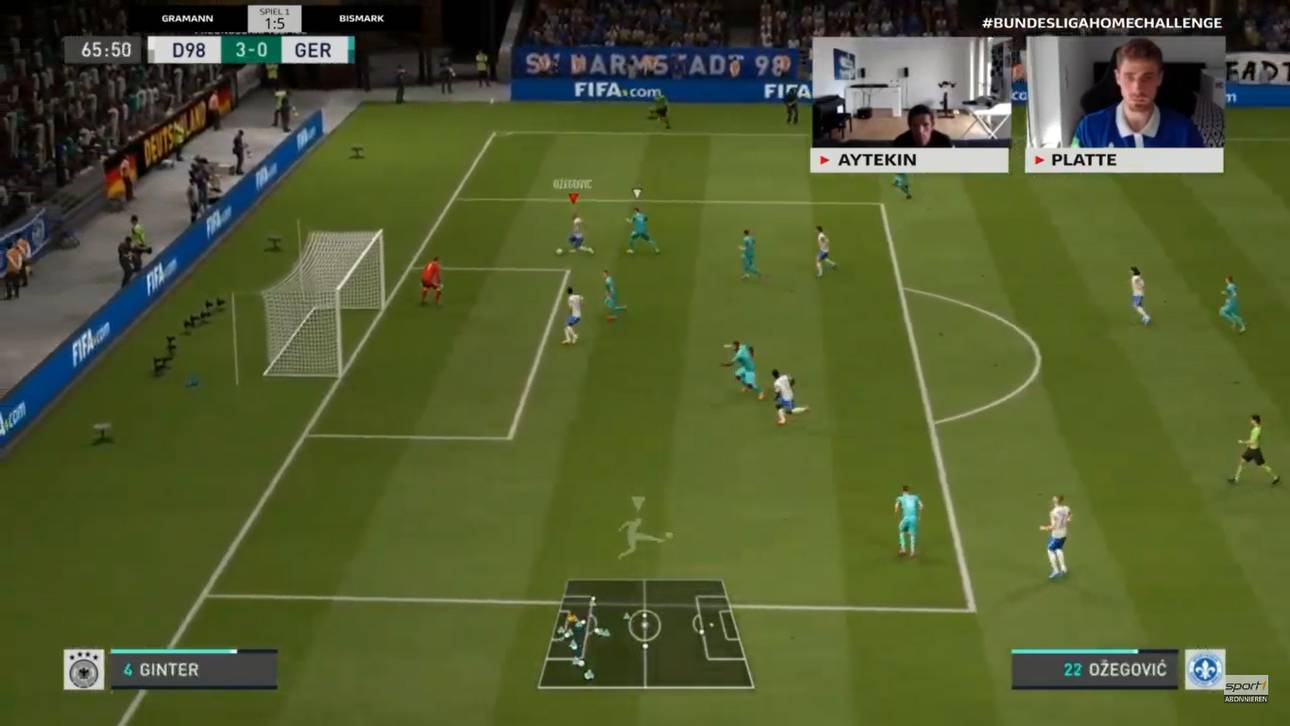Click the Sport1 channel logo
Viewport: 1290px width, 726px height.
coord(1246,688)
